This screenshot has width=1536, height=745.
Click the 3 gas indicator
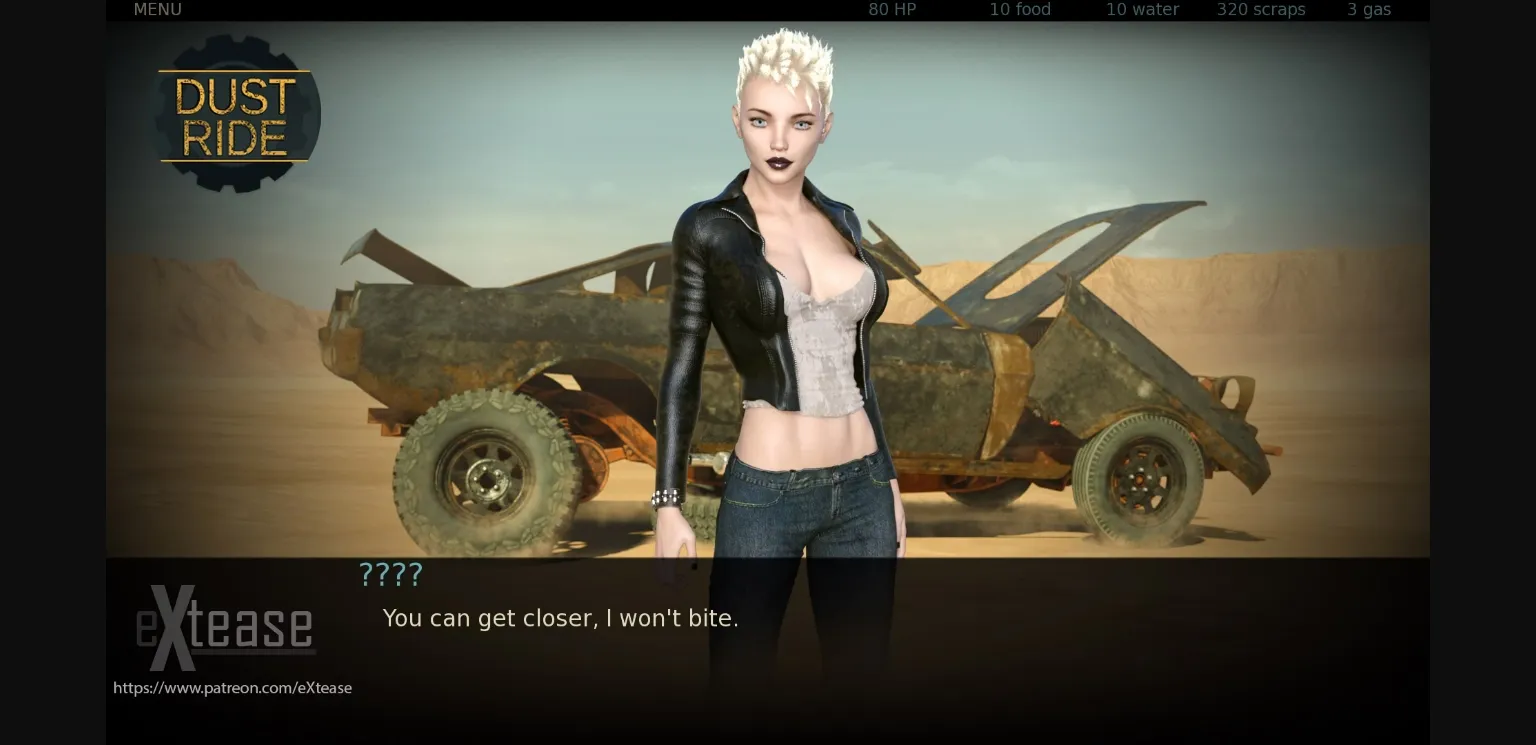[x=1369, y=9]
